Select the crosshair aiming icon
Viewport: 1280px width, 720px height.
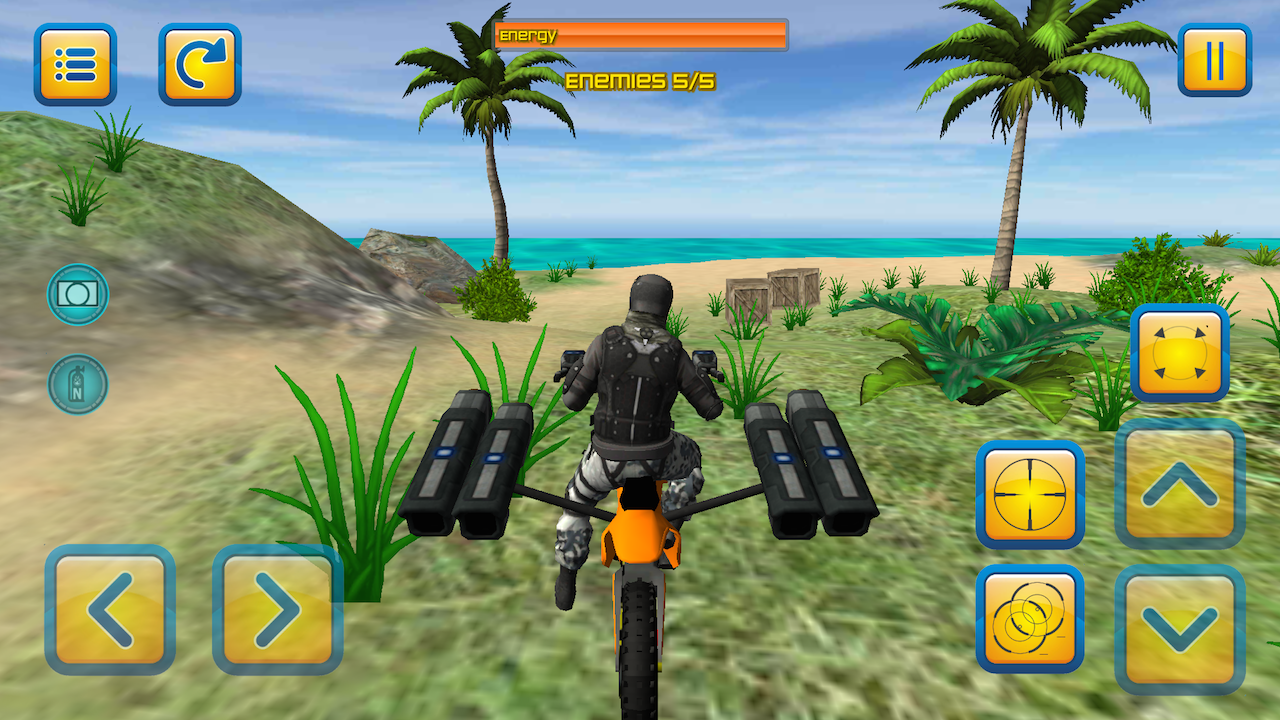pyautogui.click(x=1030, y=495)
